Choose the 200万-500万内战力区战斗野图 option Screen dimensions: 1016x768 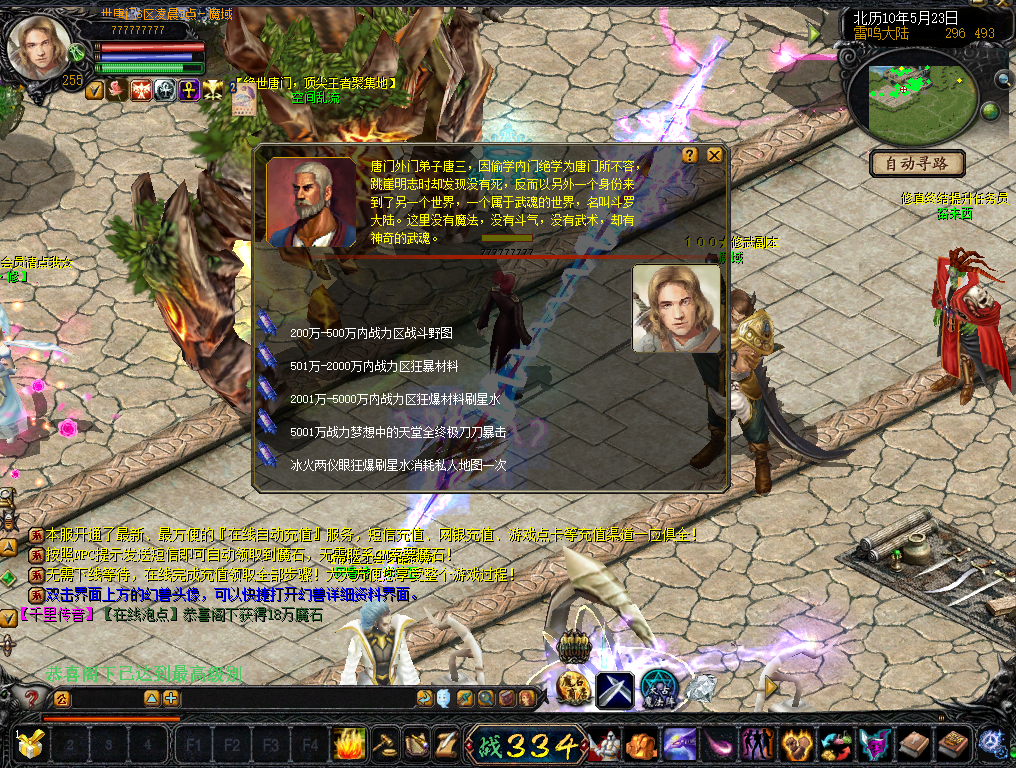tap(371, 332)
